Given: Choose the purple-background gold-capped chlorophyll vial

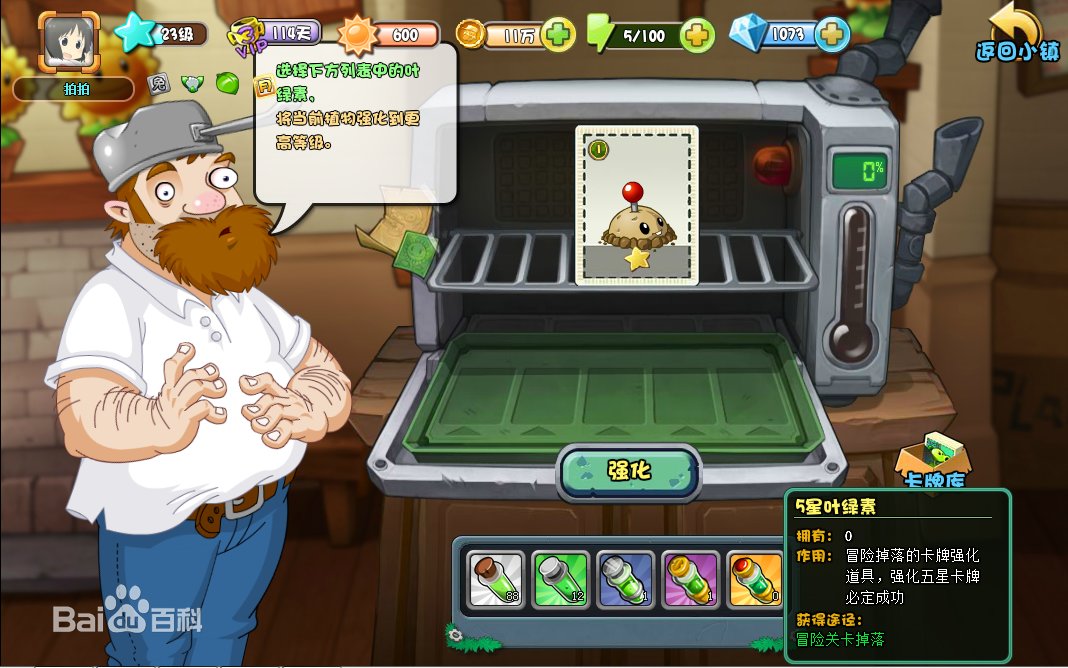Looking at the screenshot, I should [690, 580].
